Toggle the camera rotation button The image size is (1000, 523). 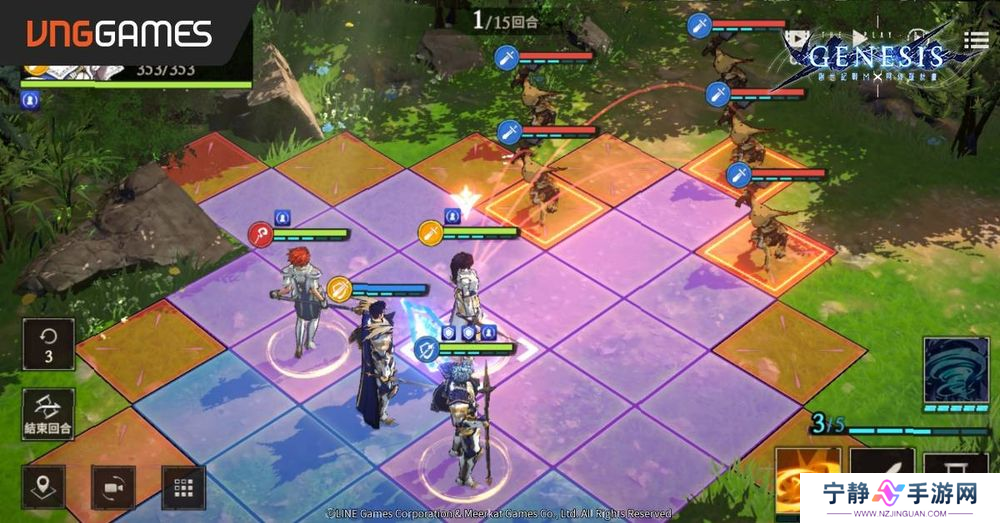tap(114, 487)
